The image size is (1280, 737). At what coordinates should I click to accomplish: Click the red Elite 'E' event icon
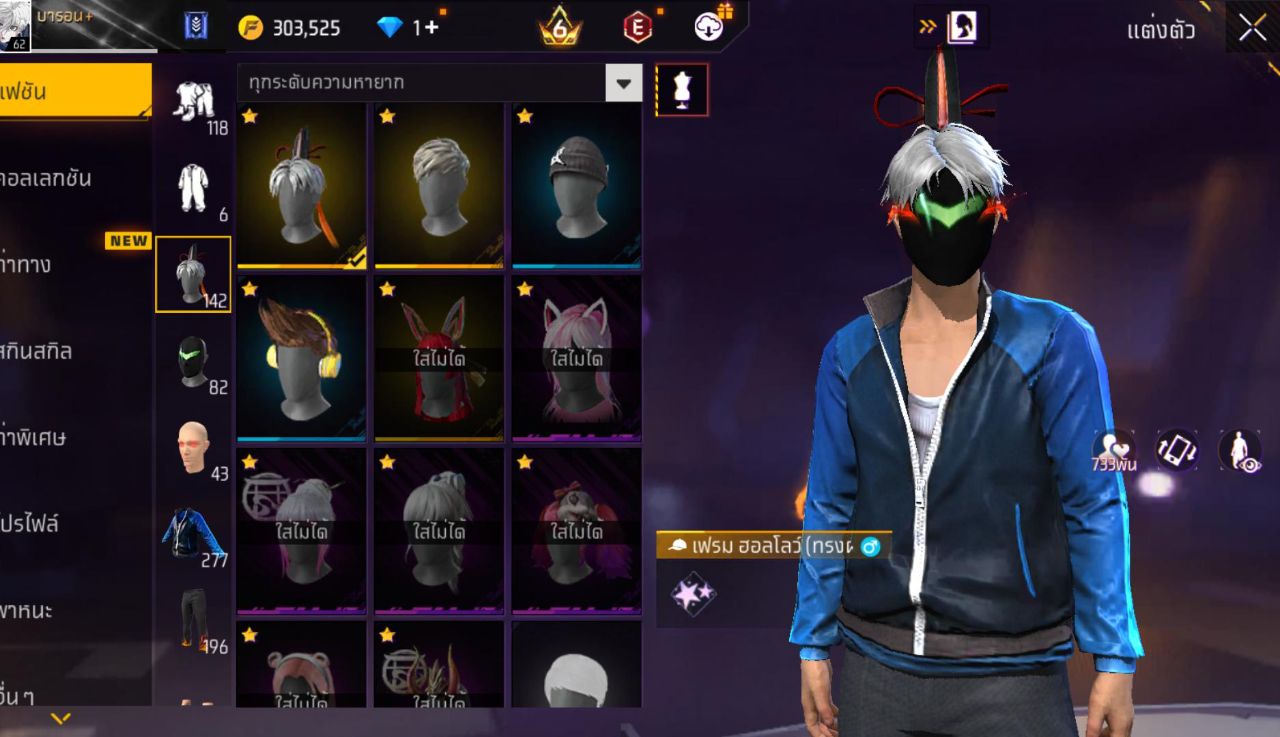pos(636,27)
